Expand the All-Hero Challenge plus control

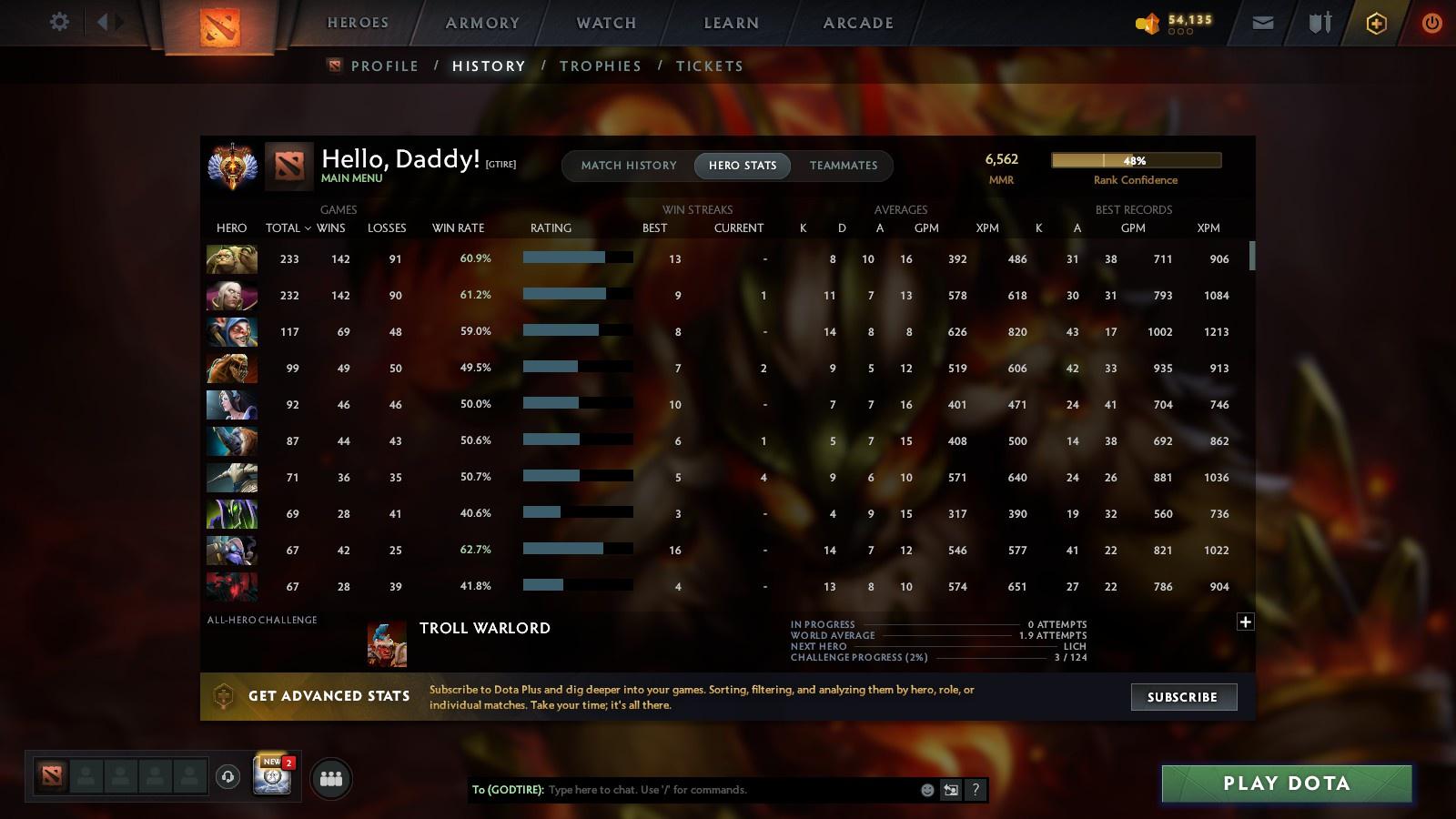pyautogui.click(x=1245, y=622)
